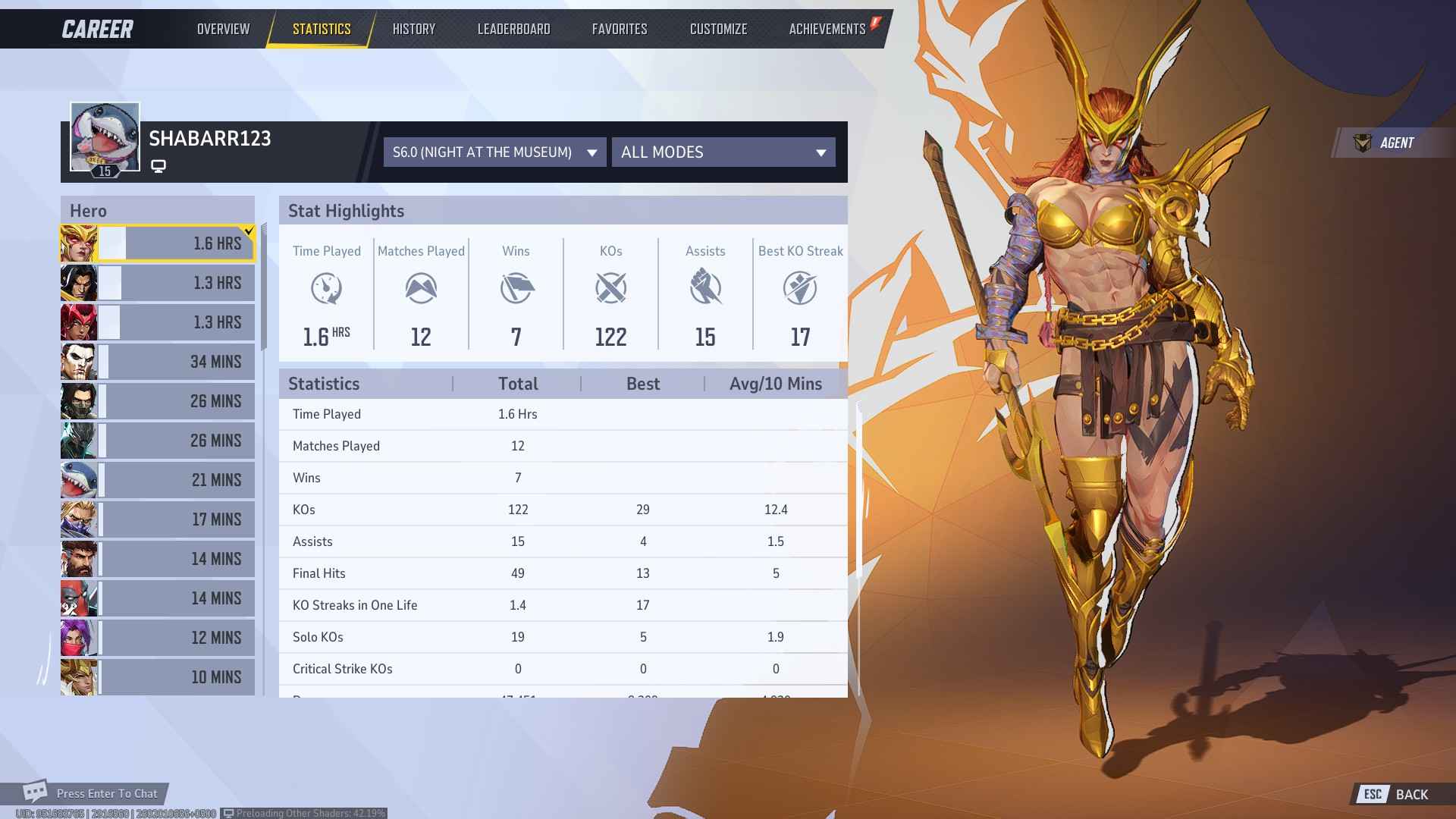Screen dimensions: 1456x819
Task: Switch to the Overview tab
Action: pos(222,29)
